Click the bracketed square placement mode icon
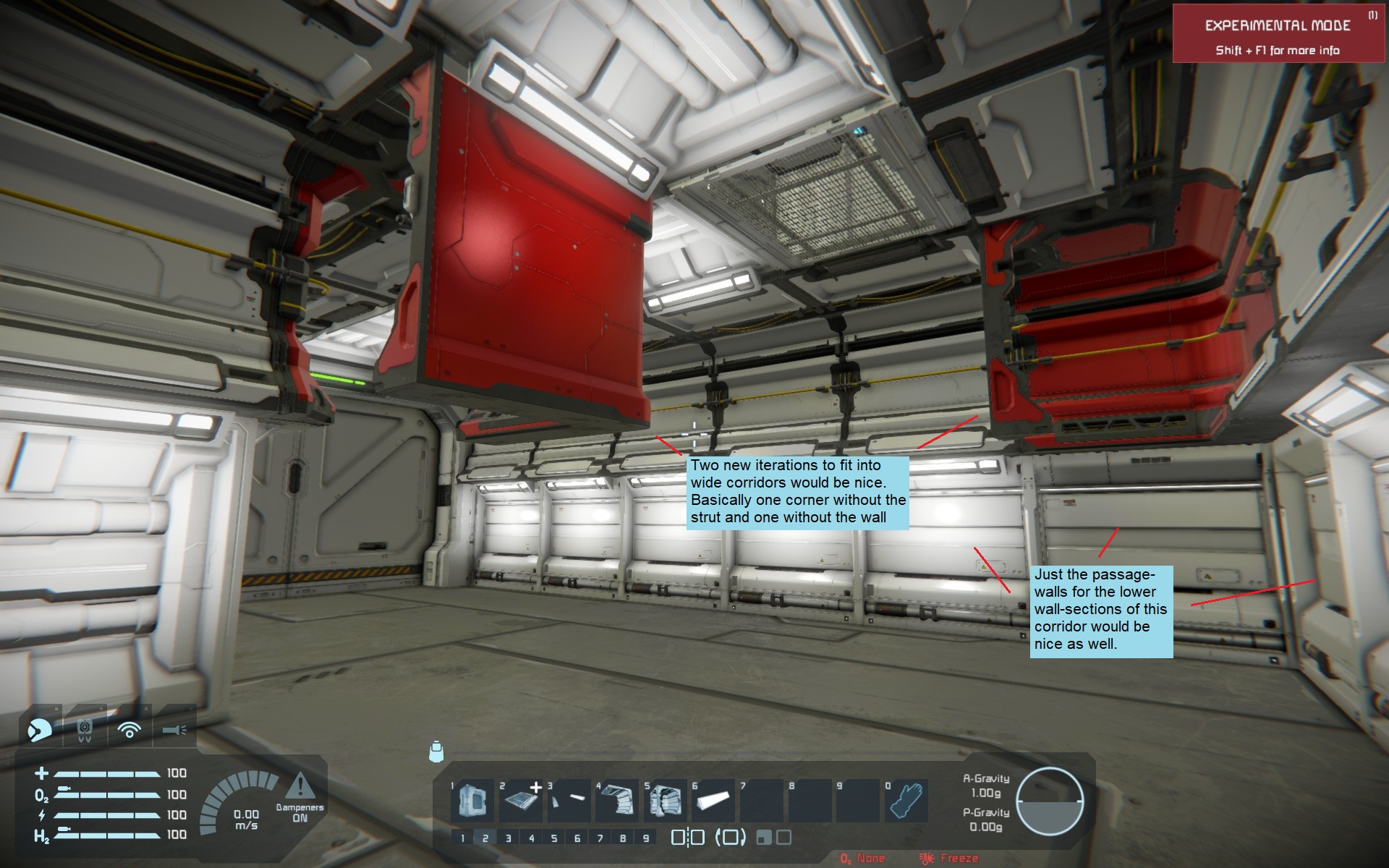1389x868 pixels. coord(730,838)
